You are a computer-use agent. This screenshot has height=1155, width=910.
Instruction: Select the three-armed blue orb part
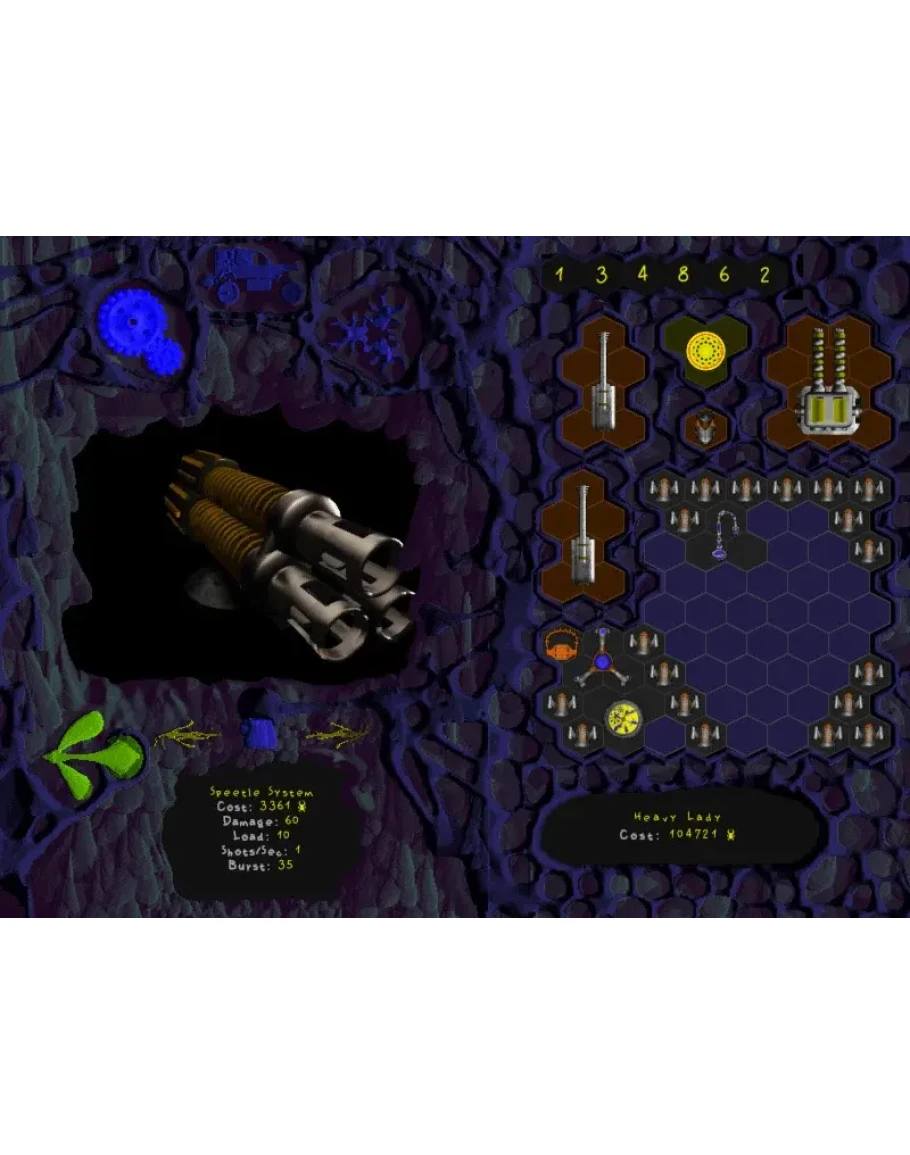coord(603,661)
